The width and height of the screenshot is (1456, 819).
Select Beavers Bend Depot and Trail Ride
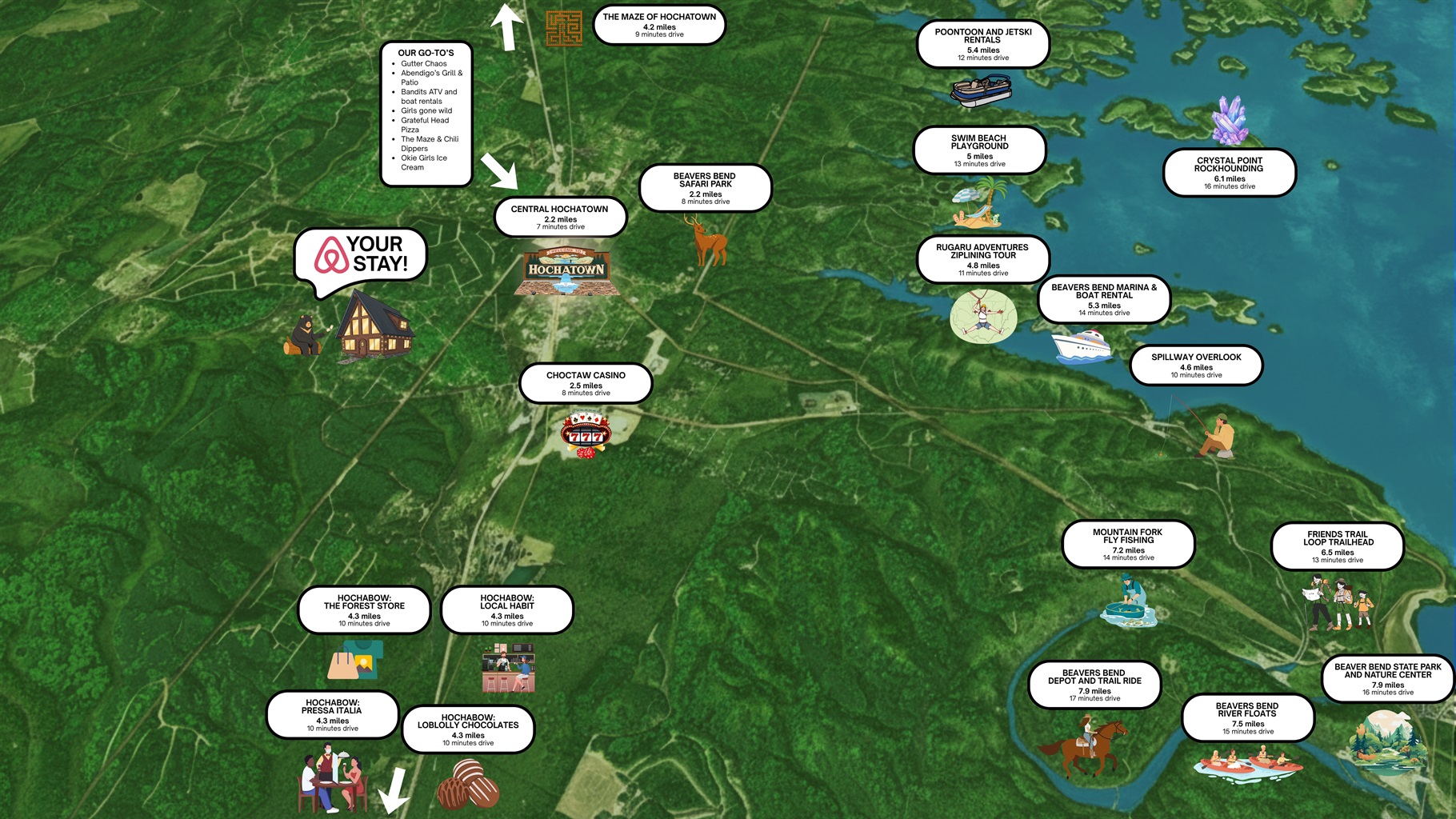(1094, 685)
